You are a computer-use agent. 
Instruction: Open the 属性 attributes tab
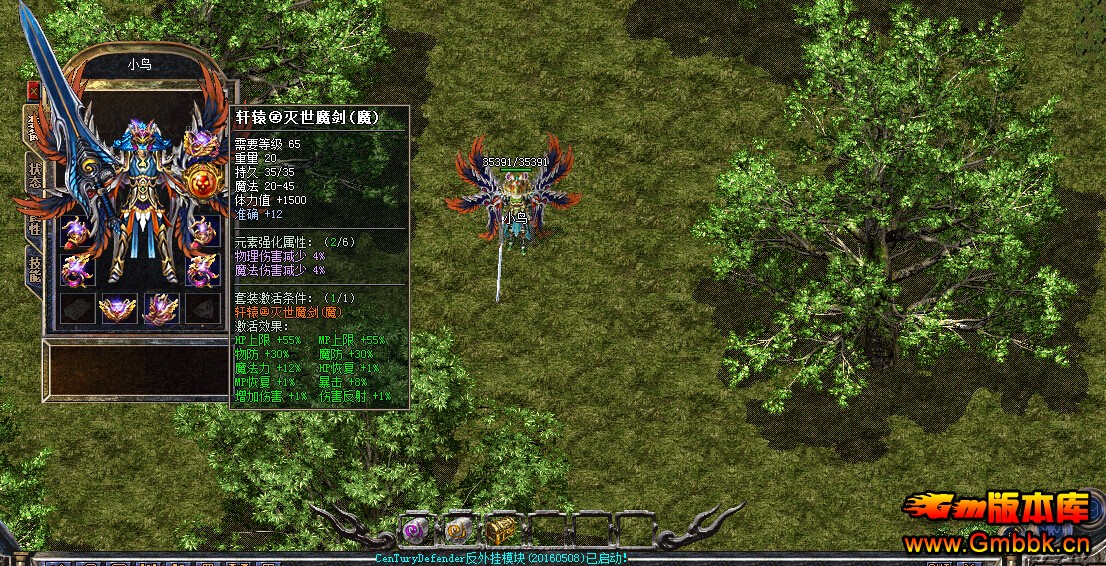tap(34, 224)
